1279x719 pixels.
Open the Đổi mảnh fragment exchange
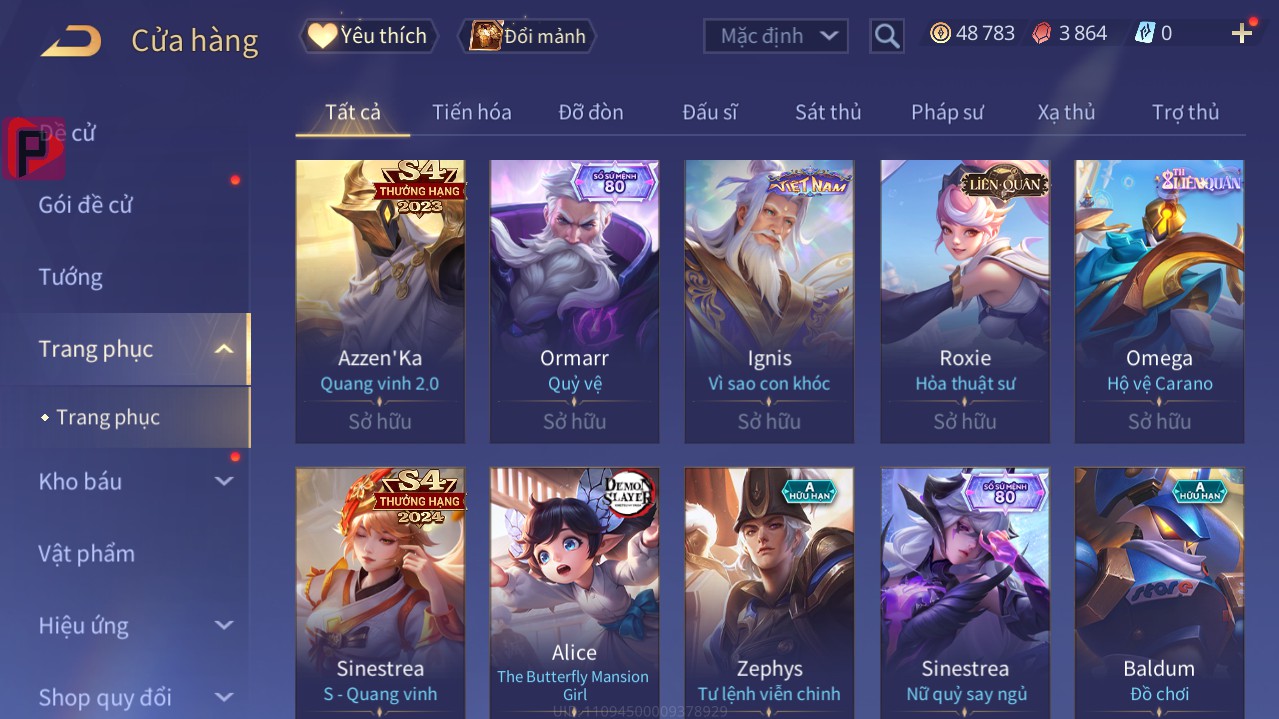pyautogui.click(x=527, y=36)
